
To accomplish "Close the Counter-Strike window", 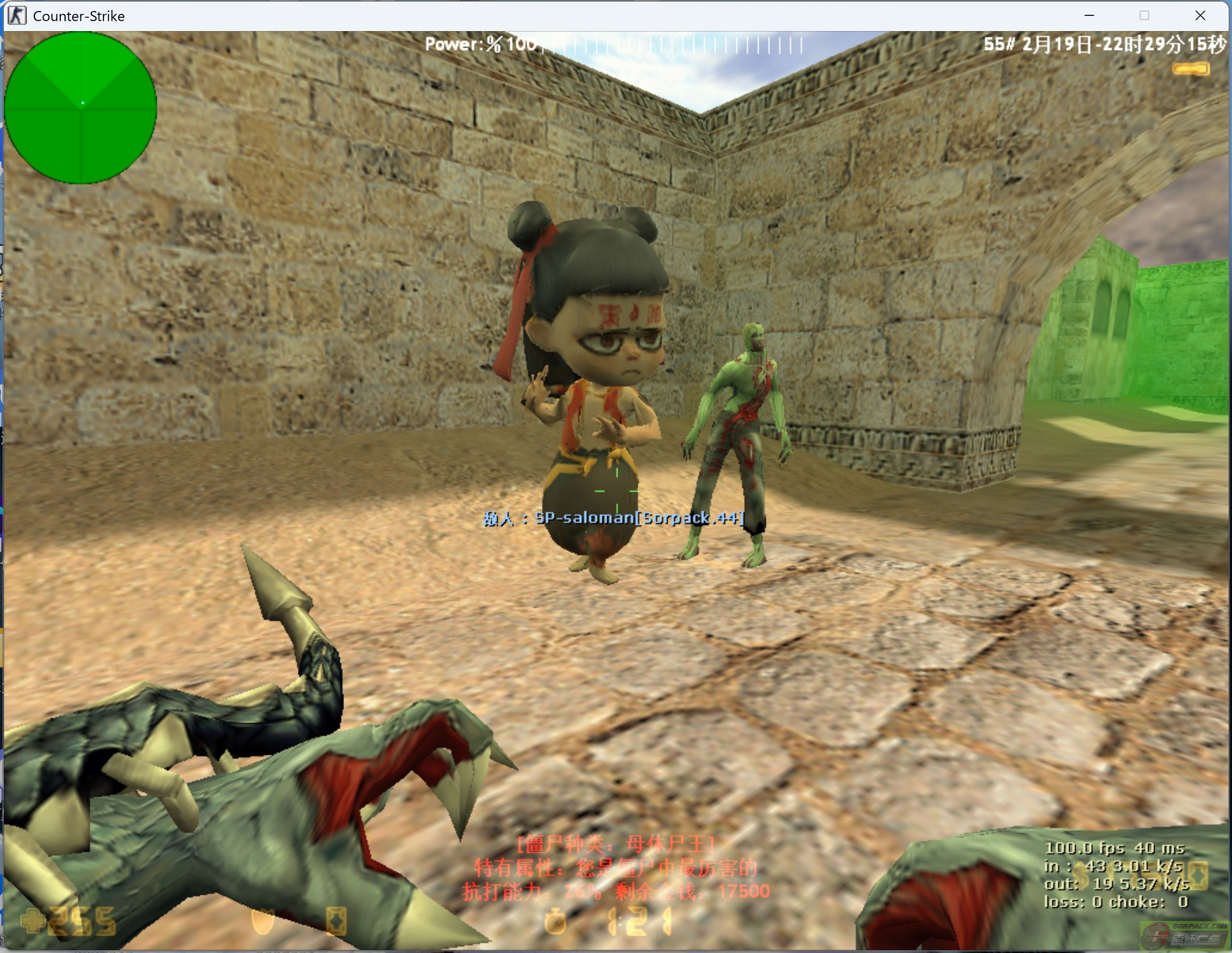I will [1200, 16].
